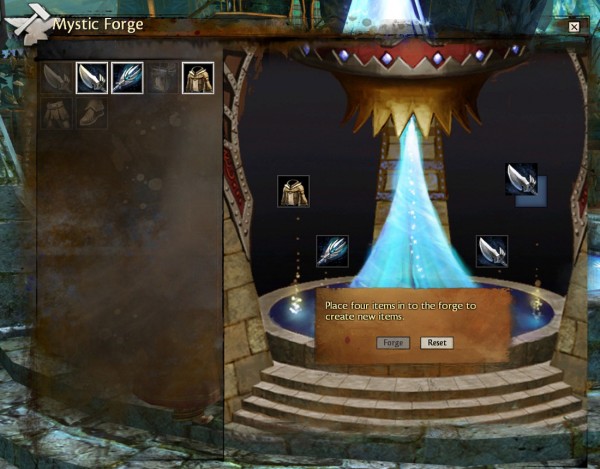Click the trident placed in the forge
Viewport: 600px width, 469px height.
[332, 251]
